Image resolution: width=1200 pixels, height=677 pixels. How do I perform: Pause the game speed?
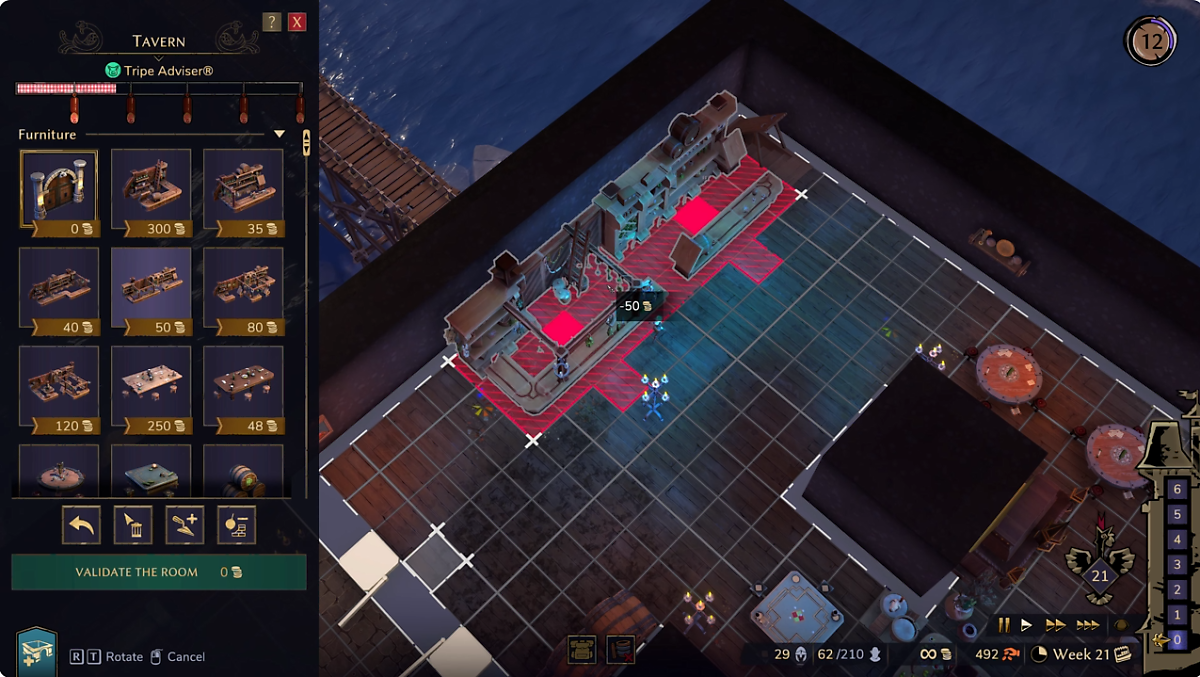1004,625
